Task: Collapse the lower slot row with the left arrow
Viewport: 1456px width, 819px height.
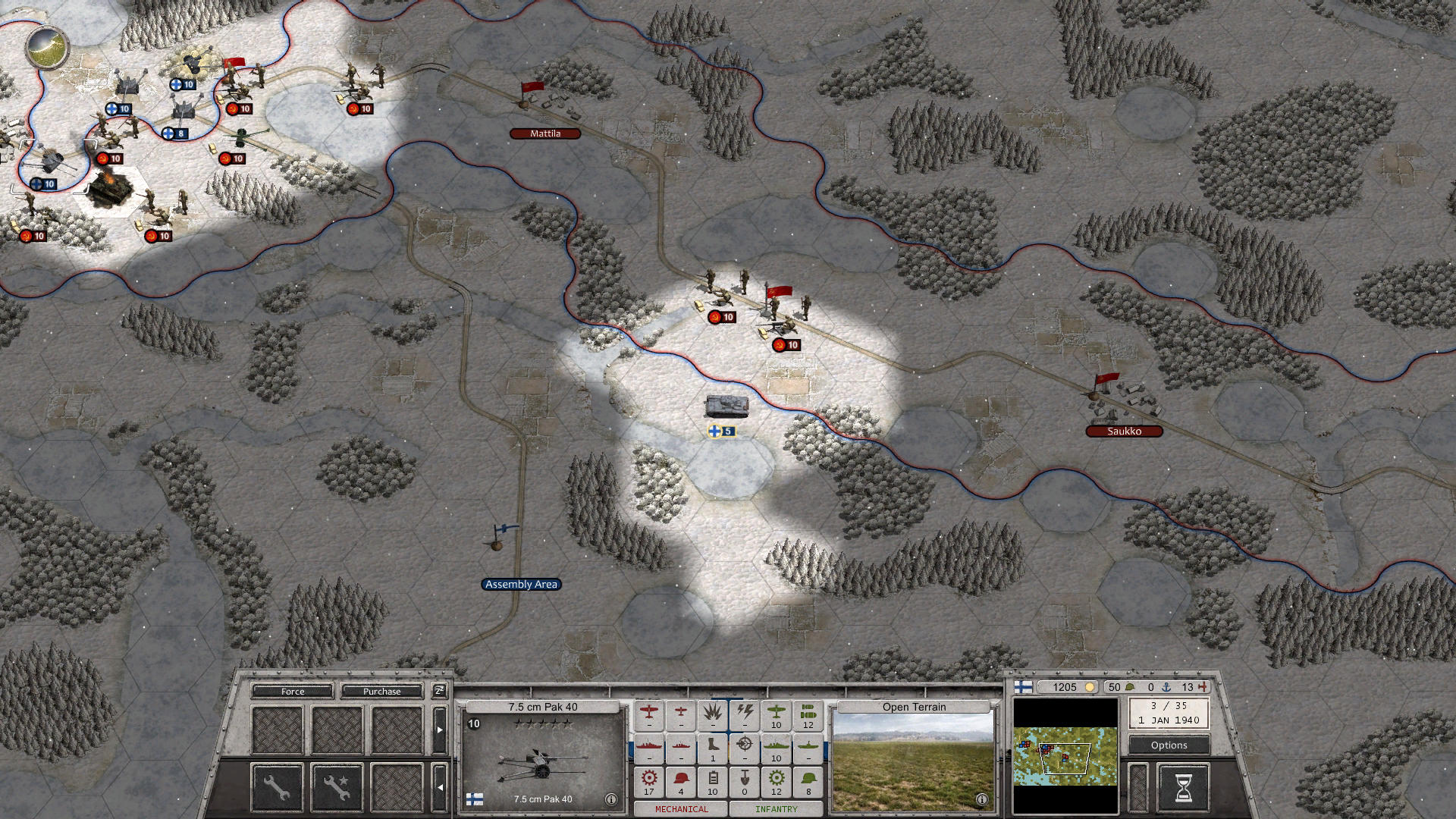Action: click(440, 787)
